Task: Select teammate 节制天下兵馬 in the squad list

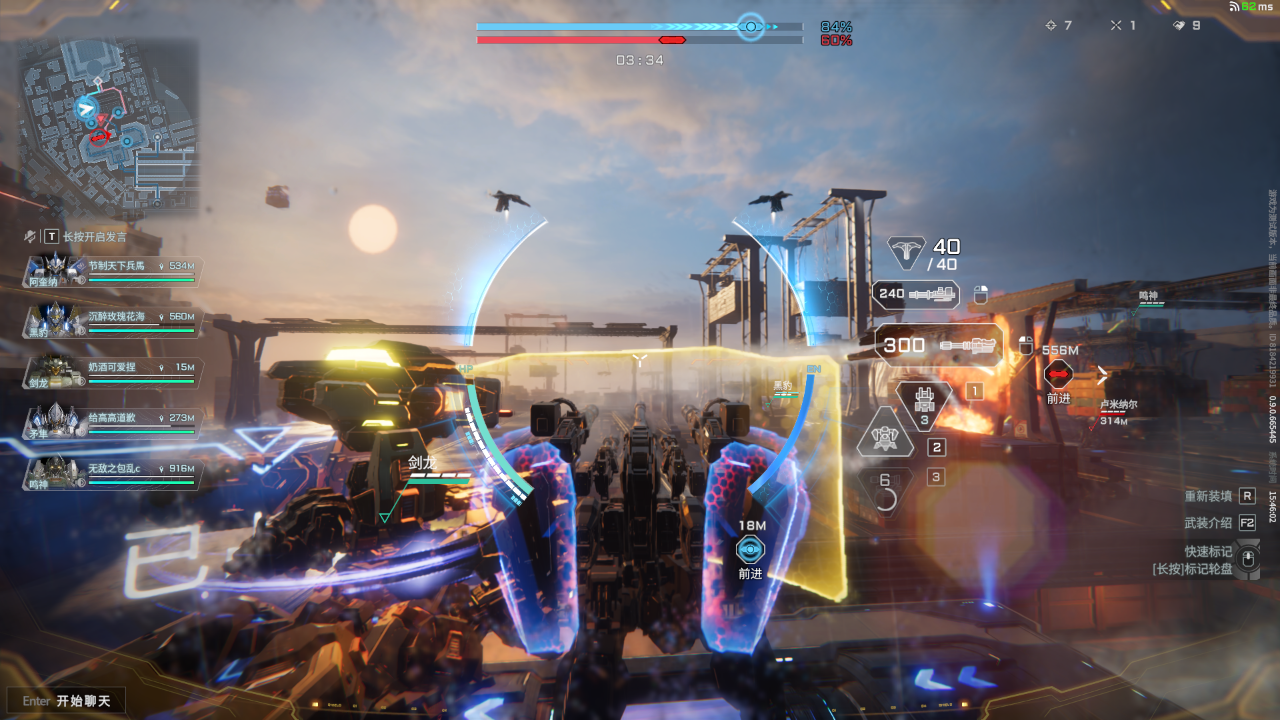Action: (114, 271)
